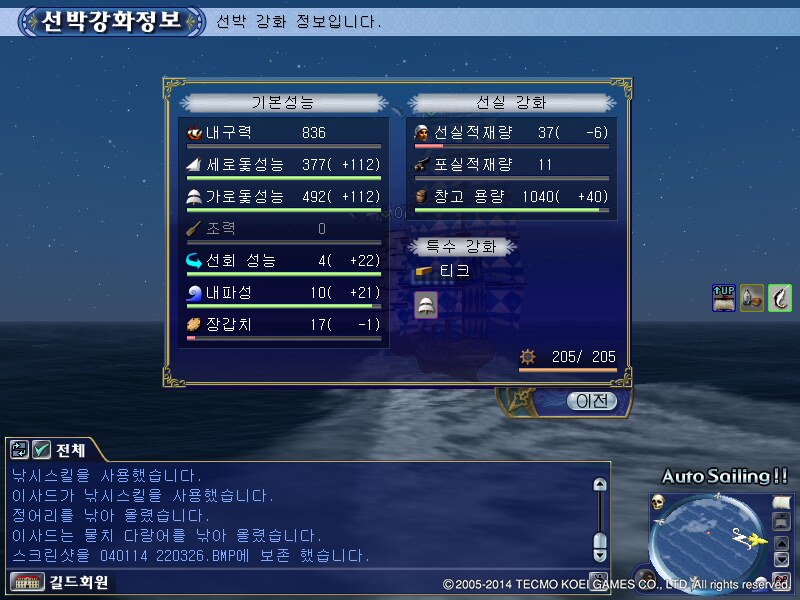Switch to the 전체 chat tab

pos(69,450)
